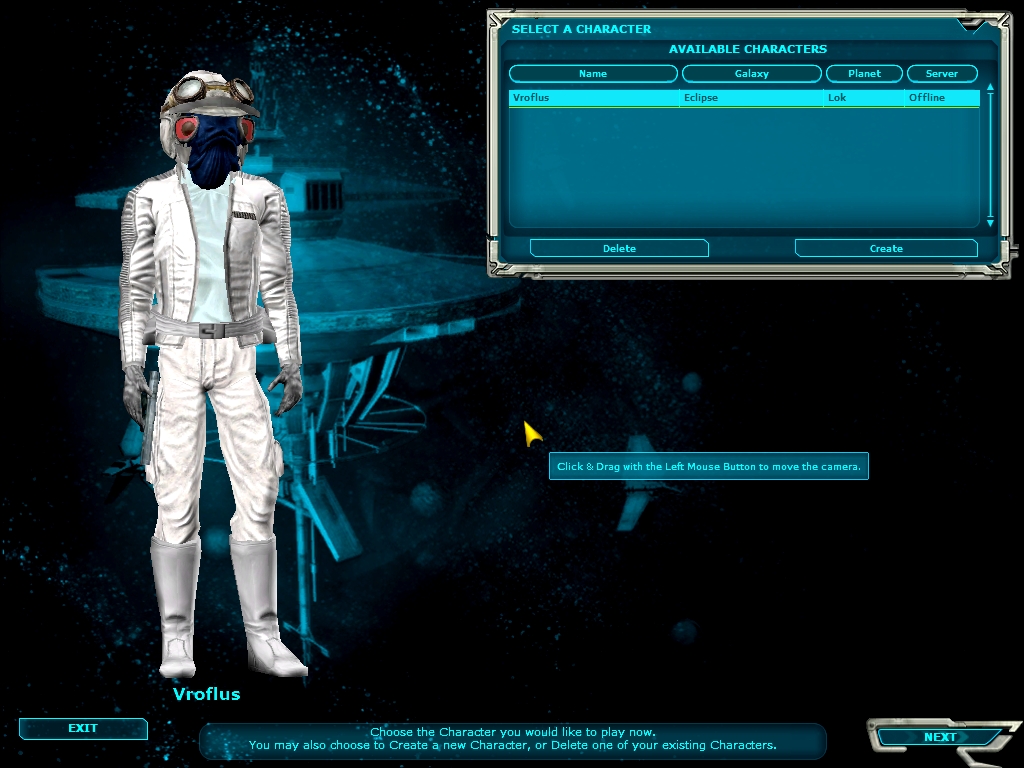Click the character list scrollbar up arrow
This screenshot has height=768, width=1024.
[x=990, y=88]
